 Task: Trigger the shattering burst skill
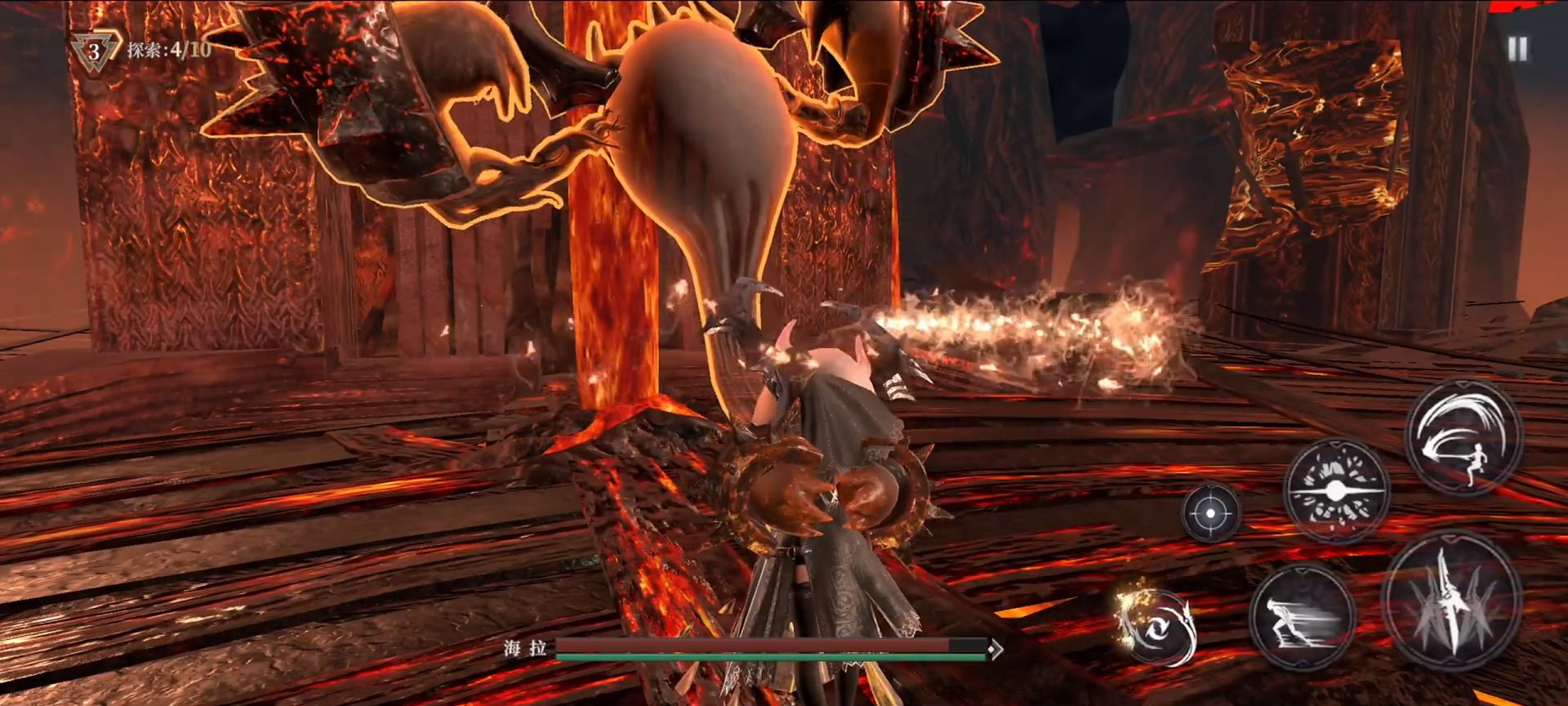point(1335,491)
